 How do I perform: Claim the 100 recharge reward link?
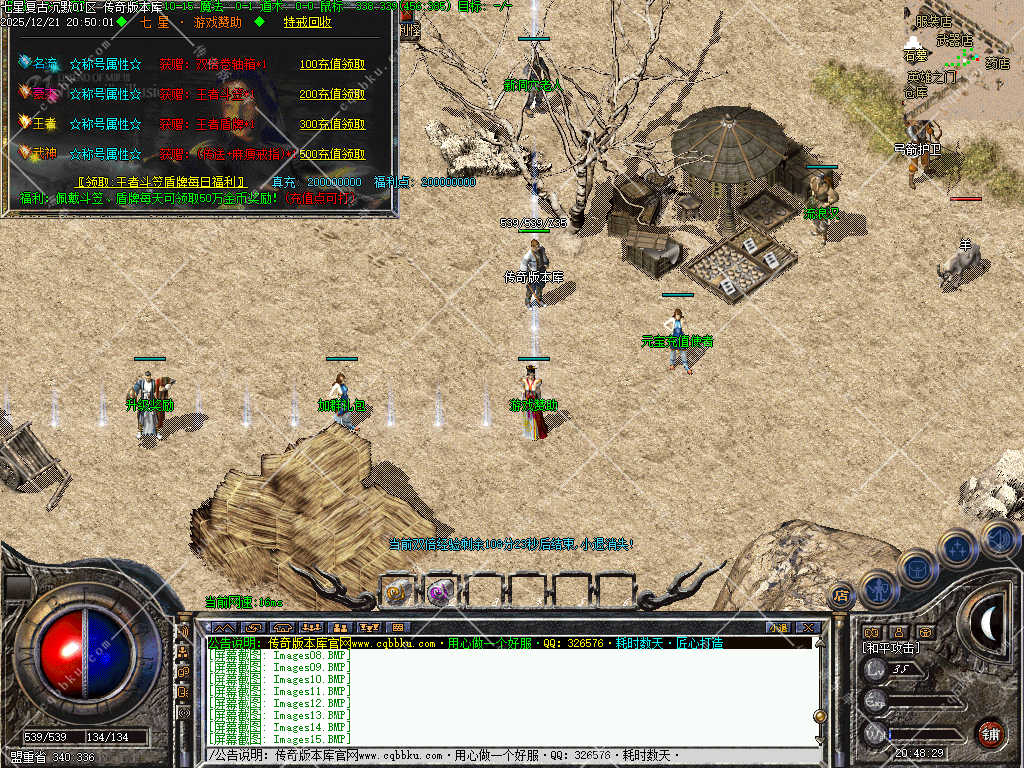tap(332, 64)
